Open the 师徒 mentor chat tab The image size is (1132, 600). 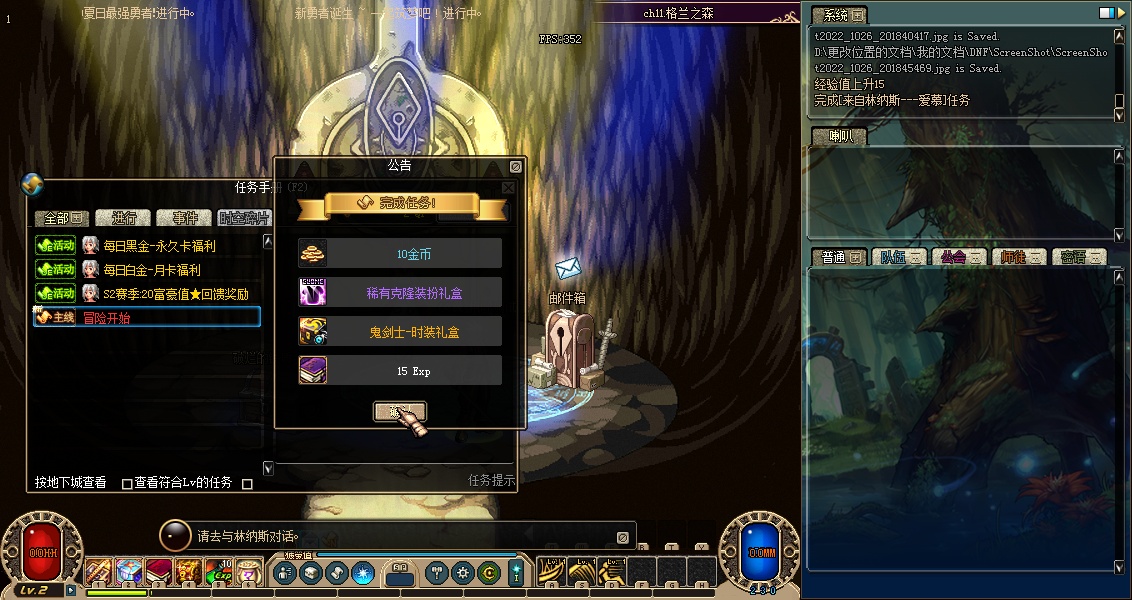(1018, 257)
